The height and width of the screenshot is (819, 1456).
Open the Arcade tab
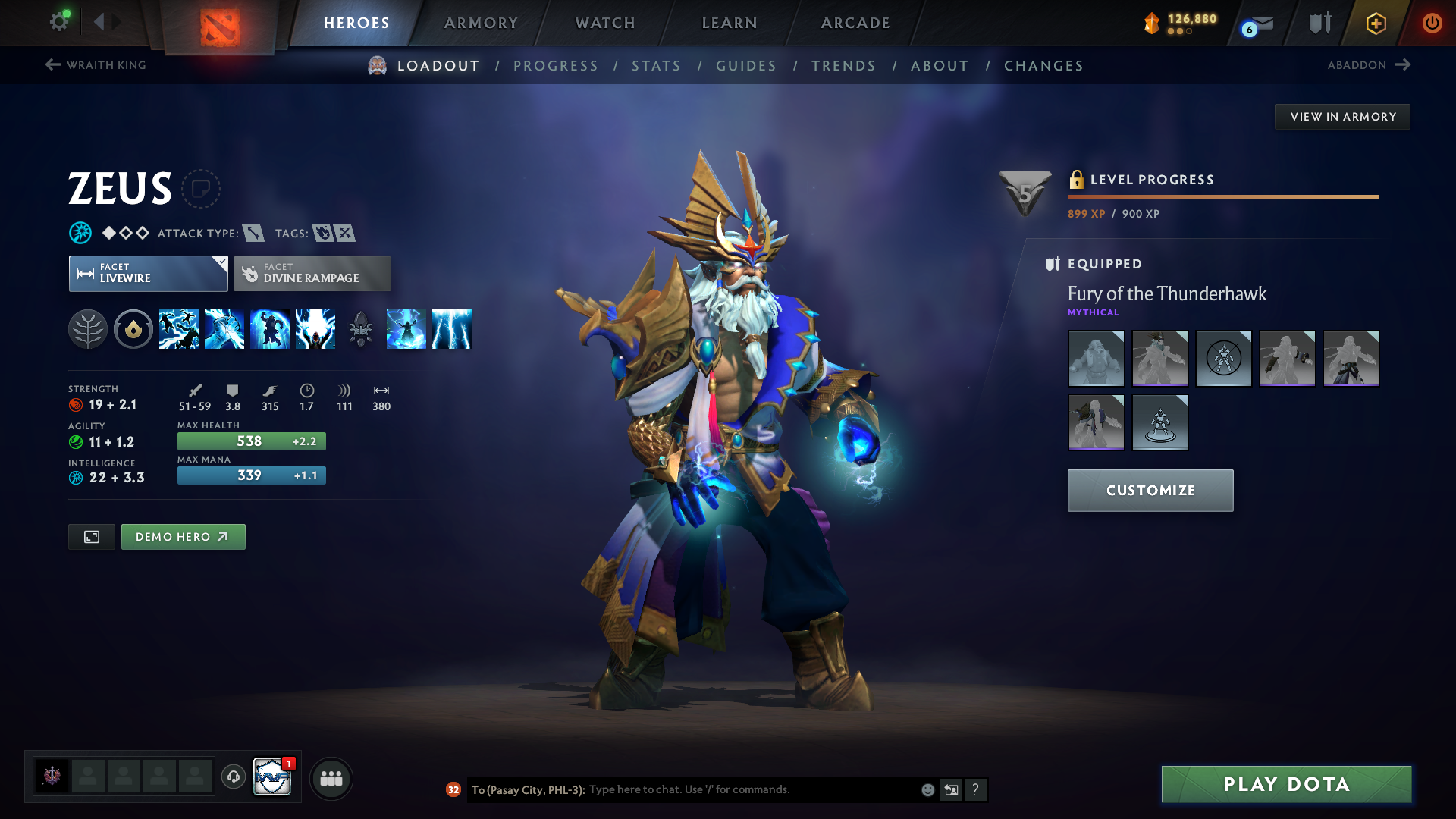855,23
